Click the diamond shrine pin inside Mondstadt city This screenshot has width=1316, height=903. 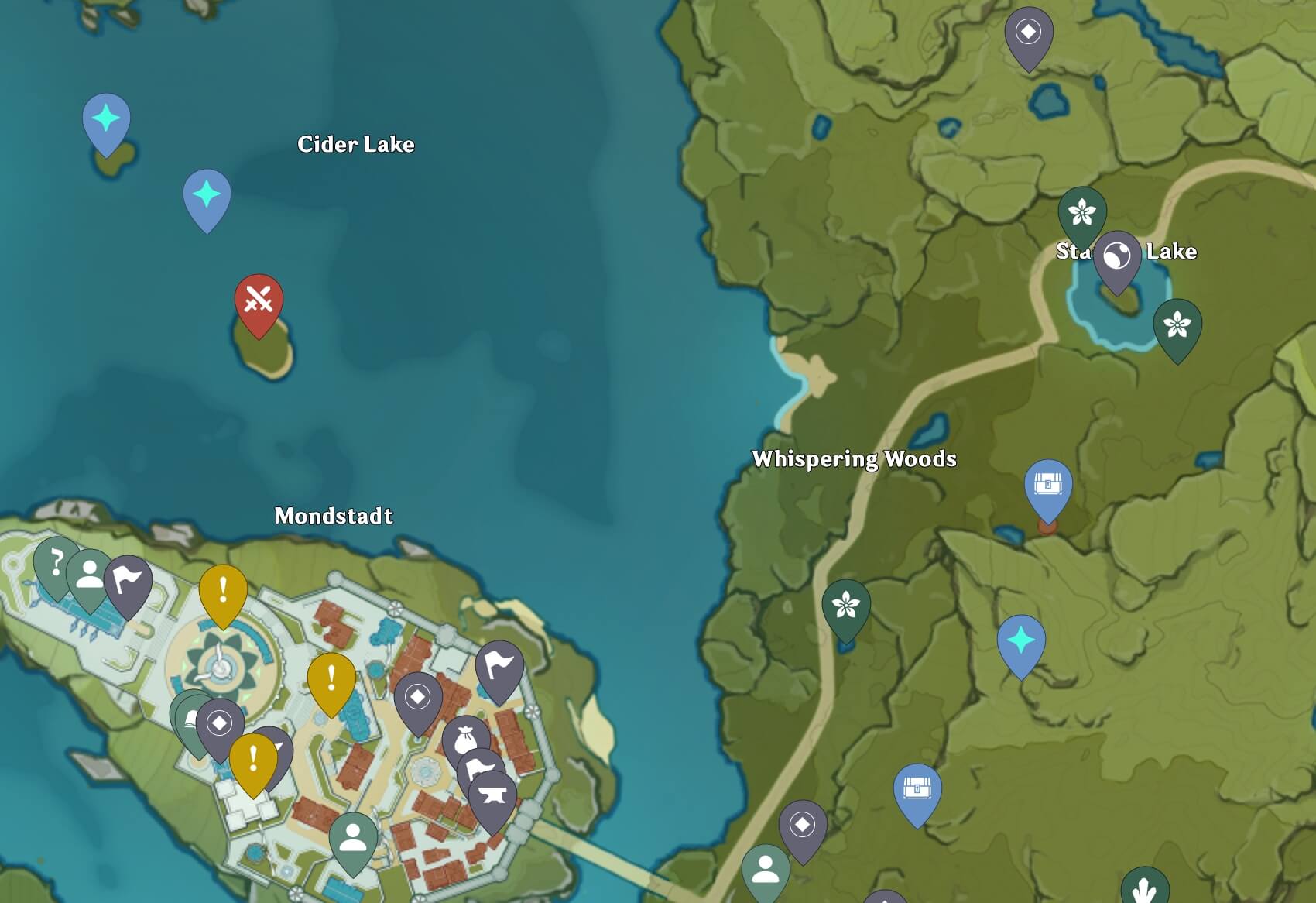[416, 698]
